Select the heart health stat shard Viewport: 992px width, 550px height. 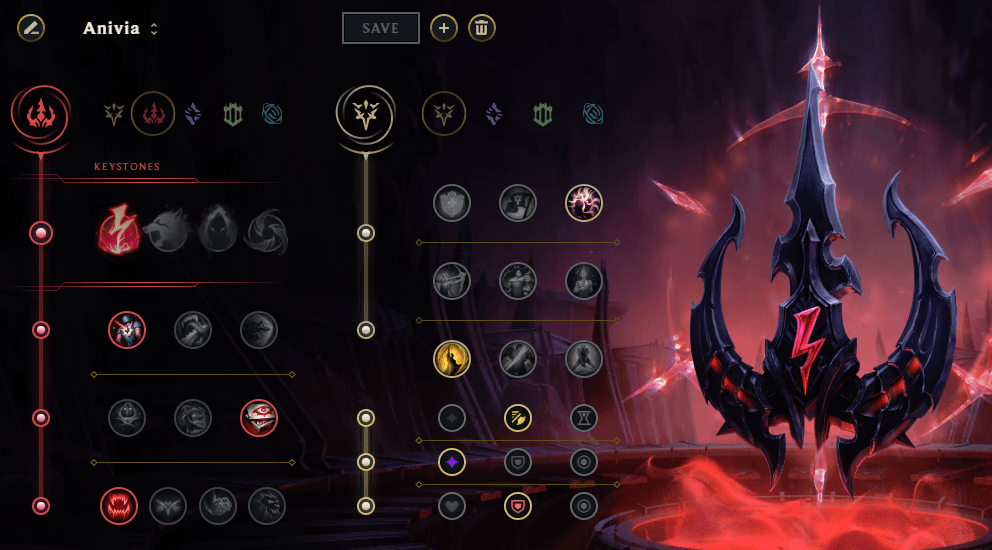[451, 506]
